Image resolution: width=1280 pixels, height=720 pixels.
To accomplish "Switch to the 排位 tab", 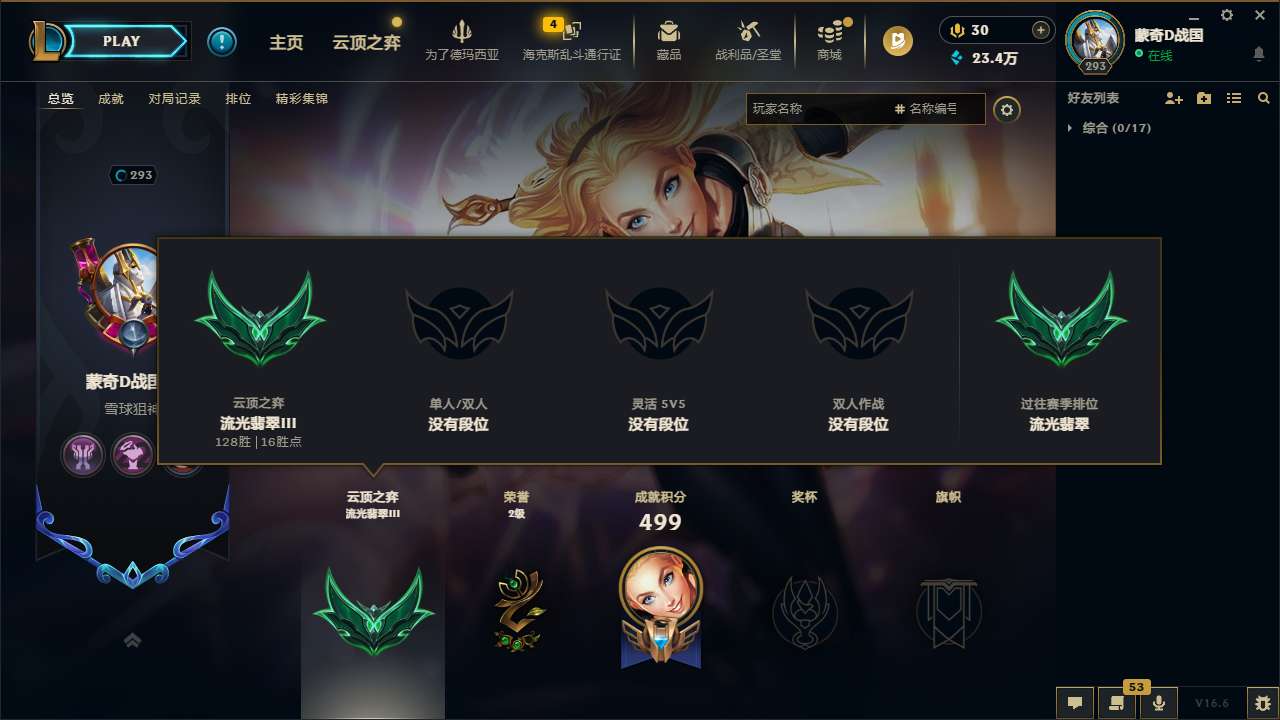I will click(x=238, y=98).
